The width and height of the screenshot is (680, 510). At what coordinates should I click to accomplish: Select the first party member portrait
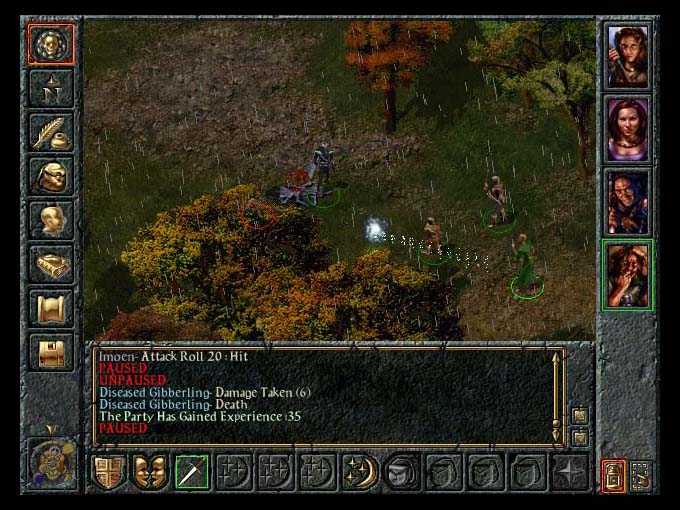click(x=628, y=56)
